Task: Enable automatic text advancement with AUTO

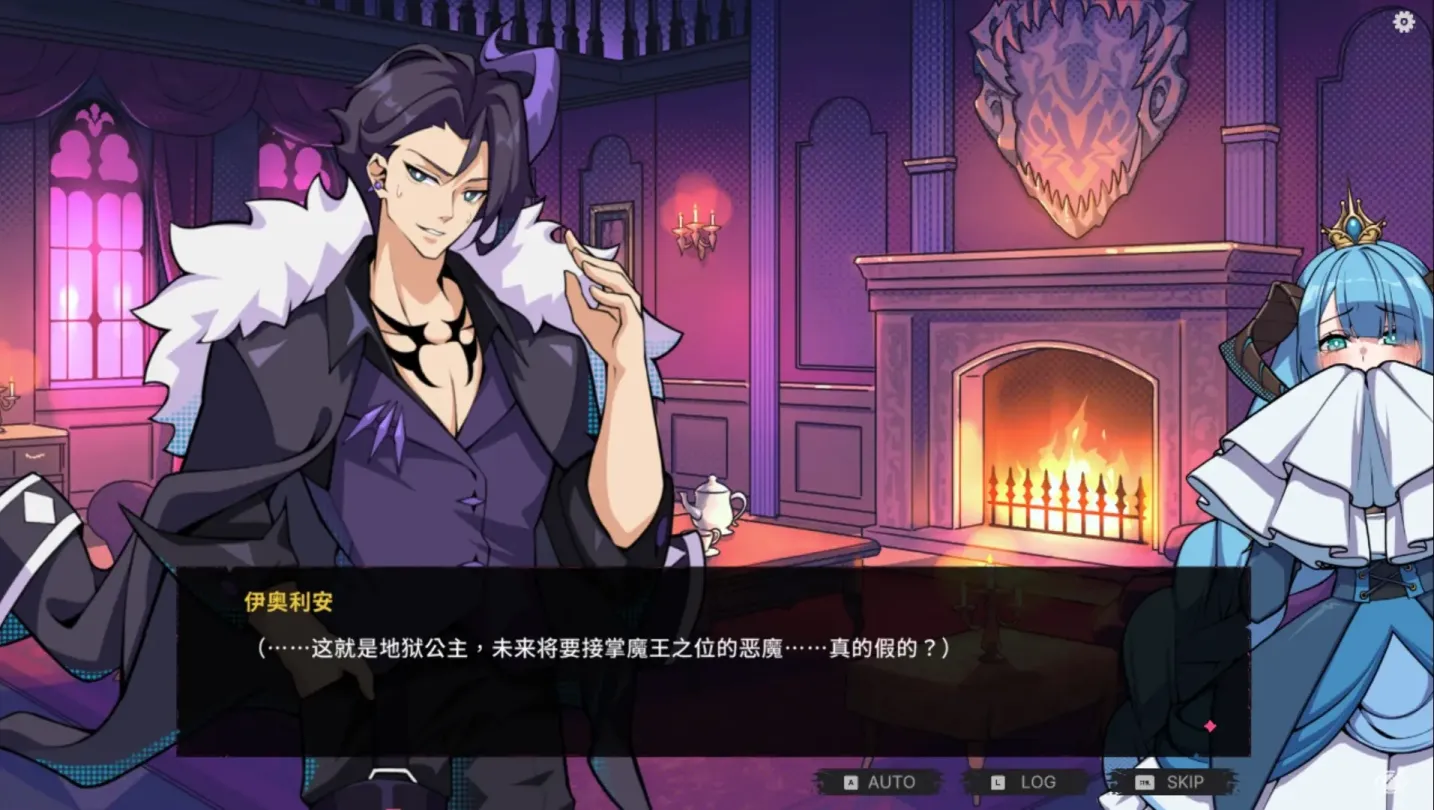Action: point(890,782)
